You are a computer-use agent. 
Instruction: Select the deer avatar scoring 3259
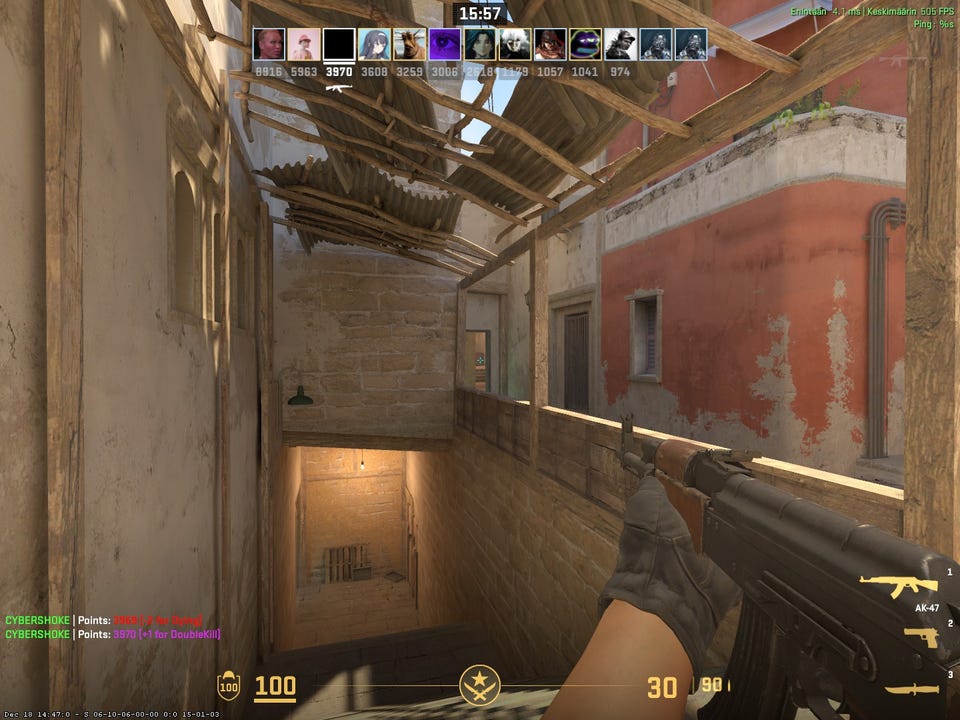click(409, 44)
